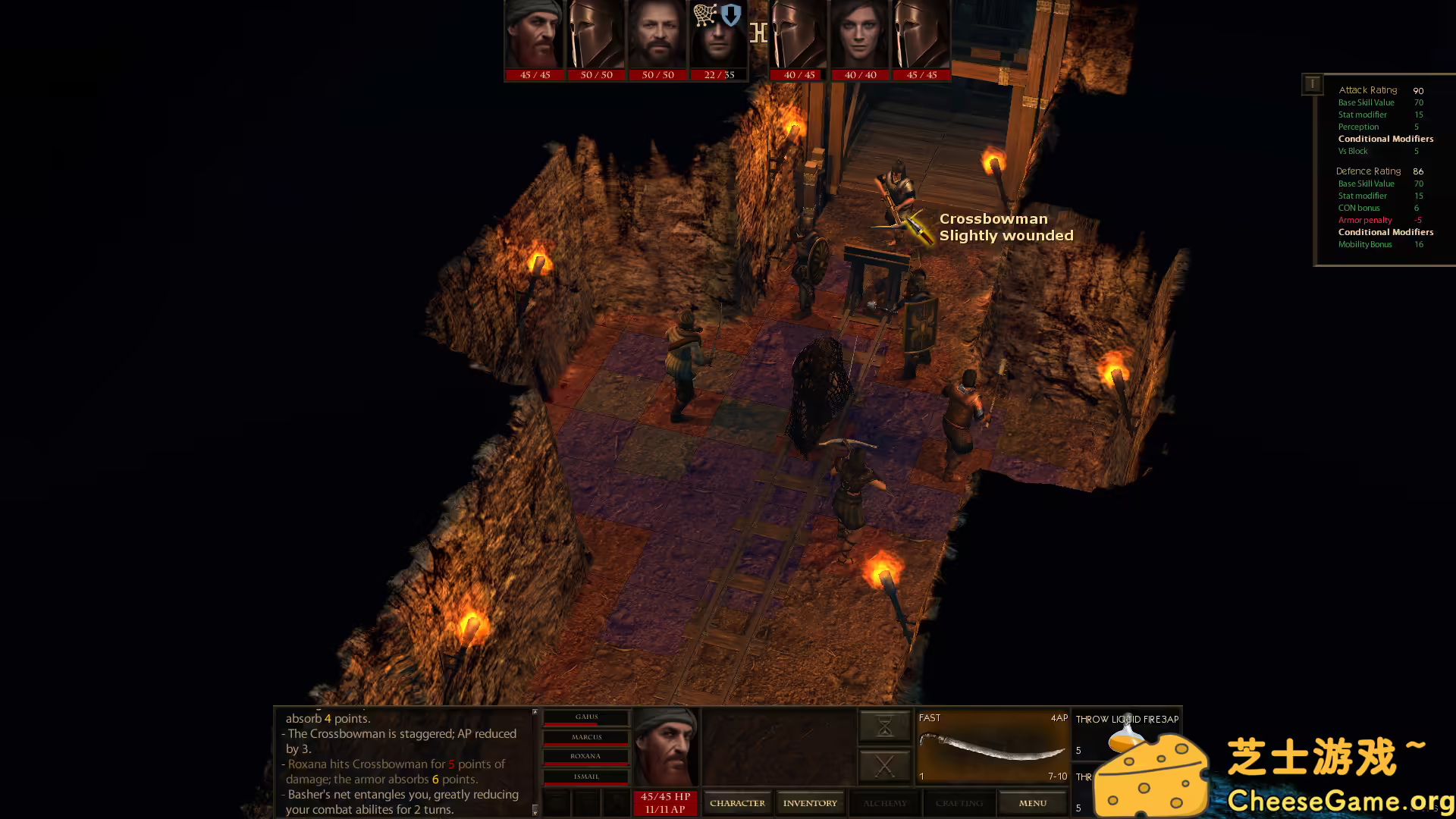The height and width of the screenshot is (819, 1456).
Task: Click the Crafting button
Action: (x=959, y=802)
